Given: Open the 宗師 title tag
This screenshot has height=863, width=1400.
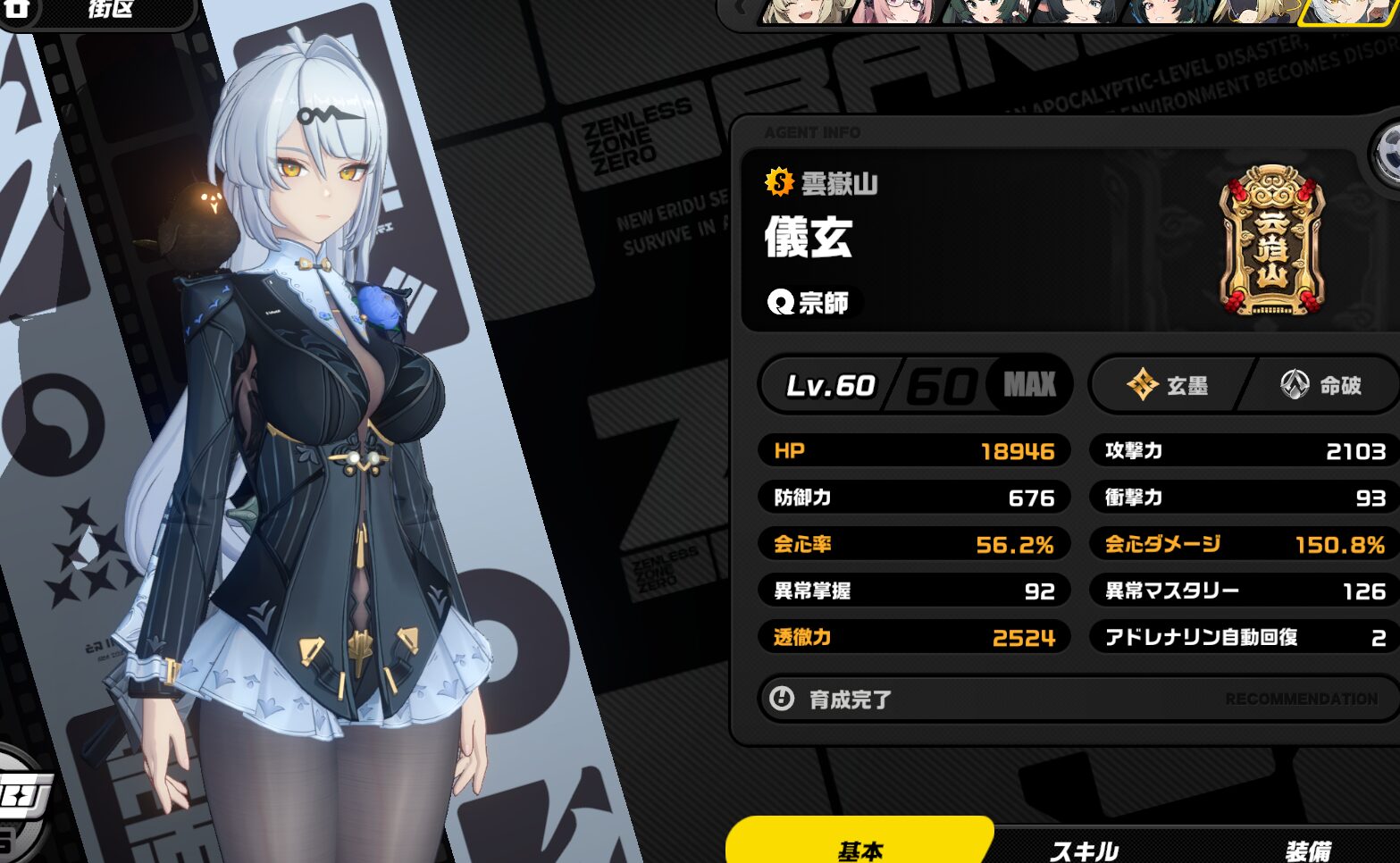Looking at the screenshot, I should point(809,303).
